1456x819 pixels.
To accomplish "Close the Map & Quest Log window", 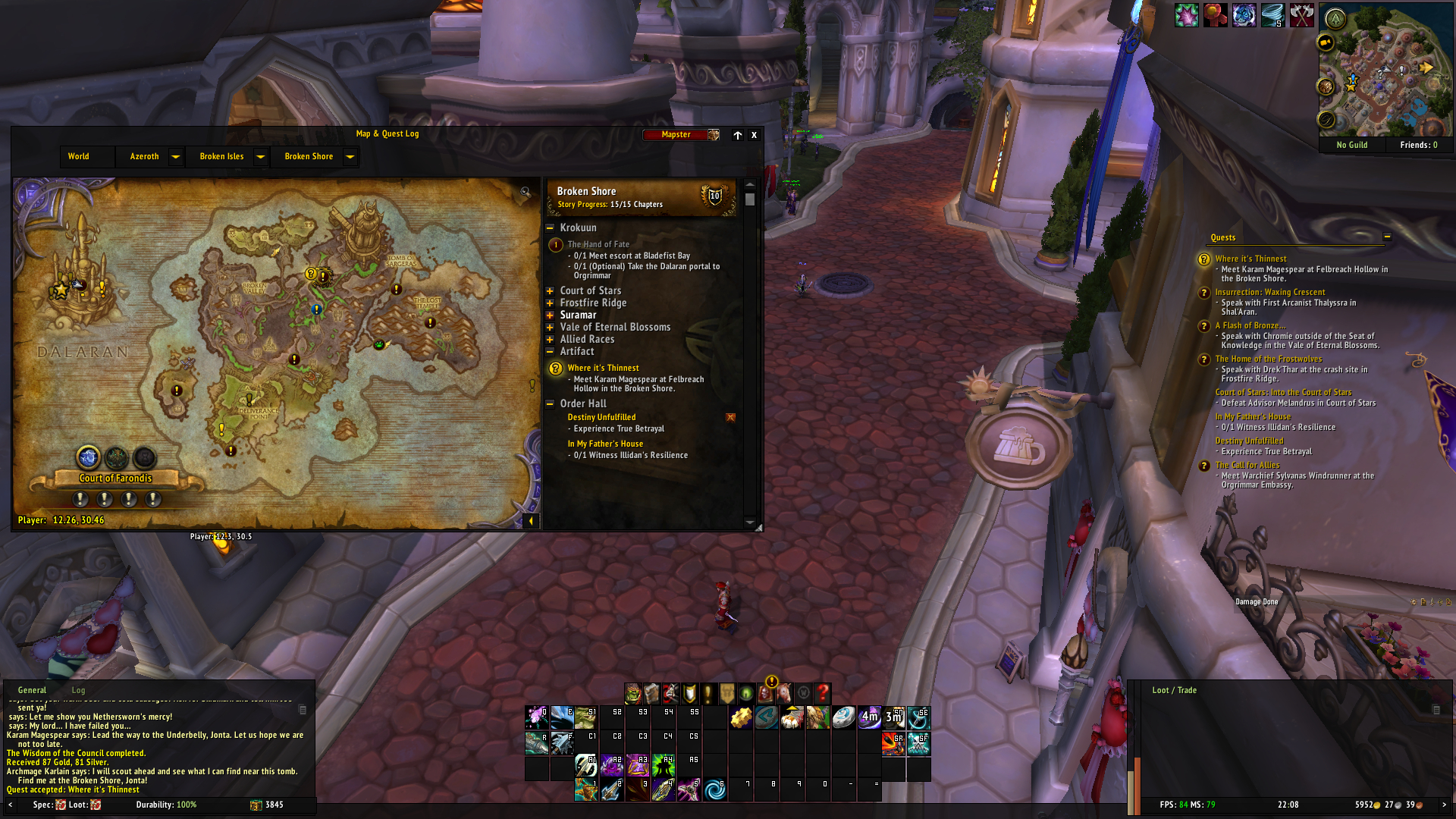I will click(x=754, y=135).
